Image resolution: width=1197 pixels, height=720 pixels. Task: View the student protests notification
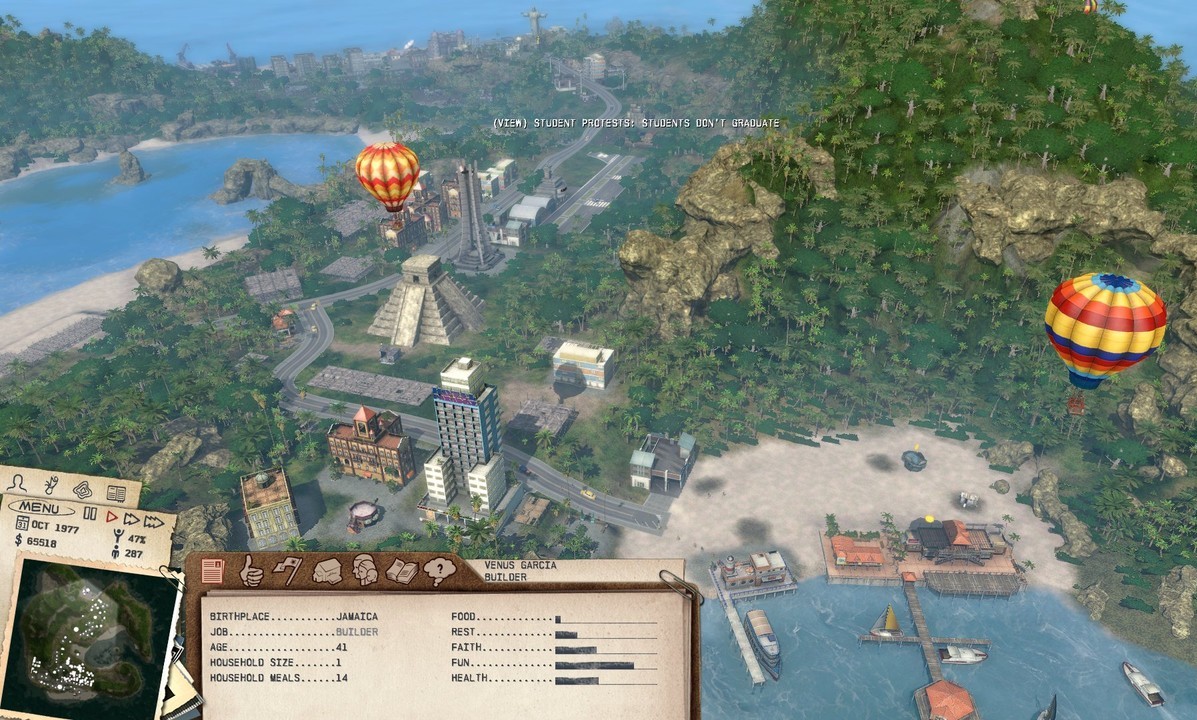tap(635, 123)
